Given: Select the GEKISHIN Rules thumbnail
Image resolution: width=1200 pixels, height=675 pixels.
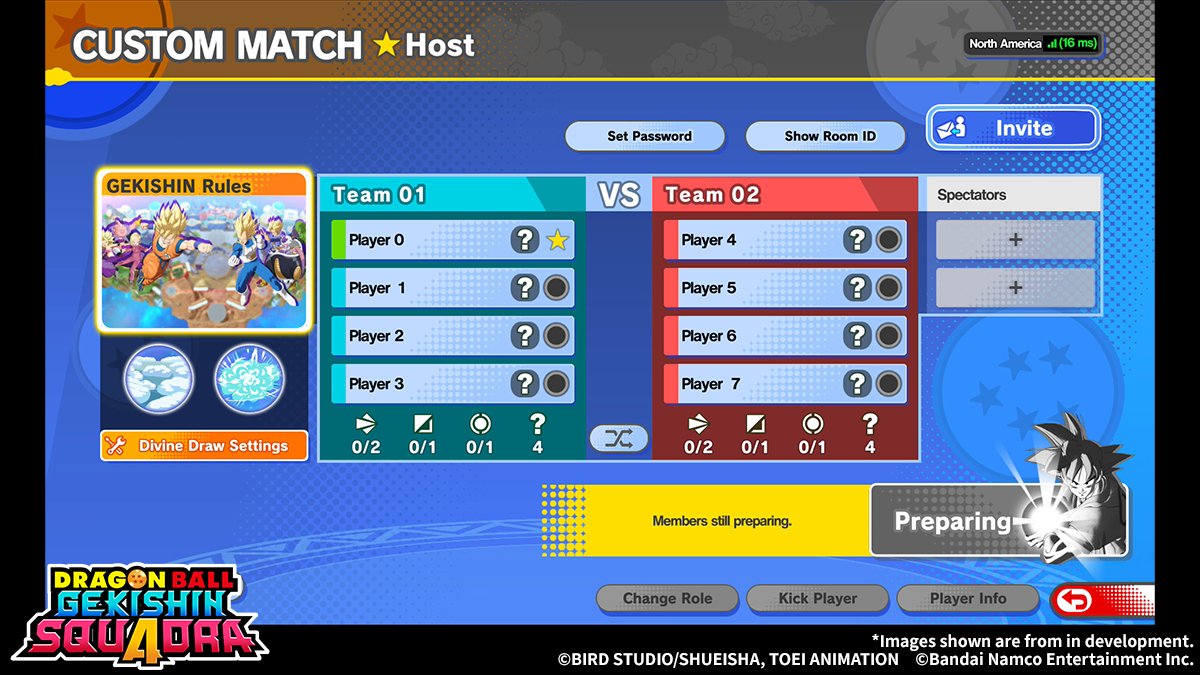Looking at the screenshot, I should (203, 250).
